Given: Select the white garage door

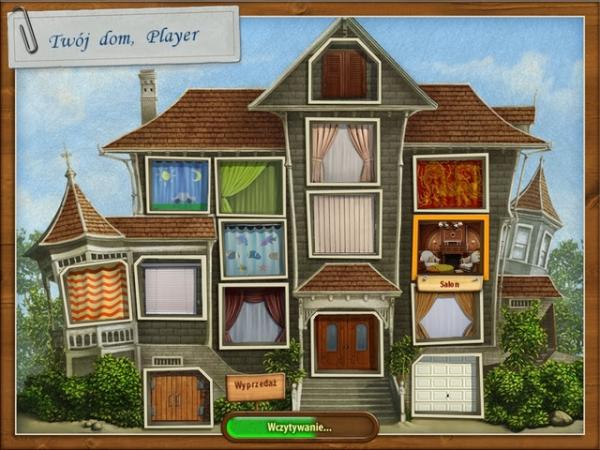Looking at the screenshot, I should [x=447, y=386].
